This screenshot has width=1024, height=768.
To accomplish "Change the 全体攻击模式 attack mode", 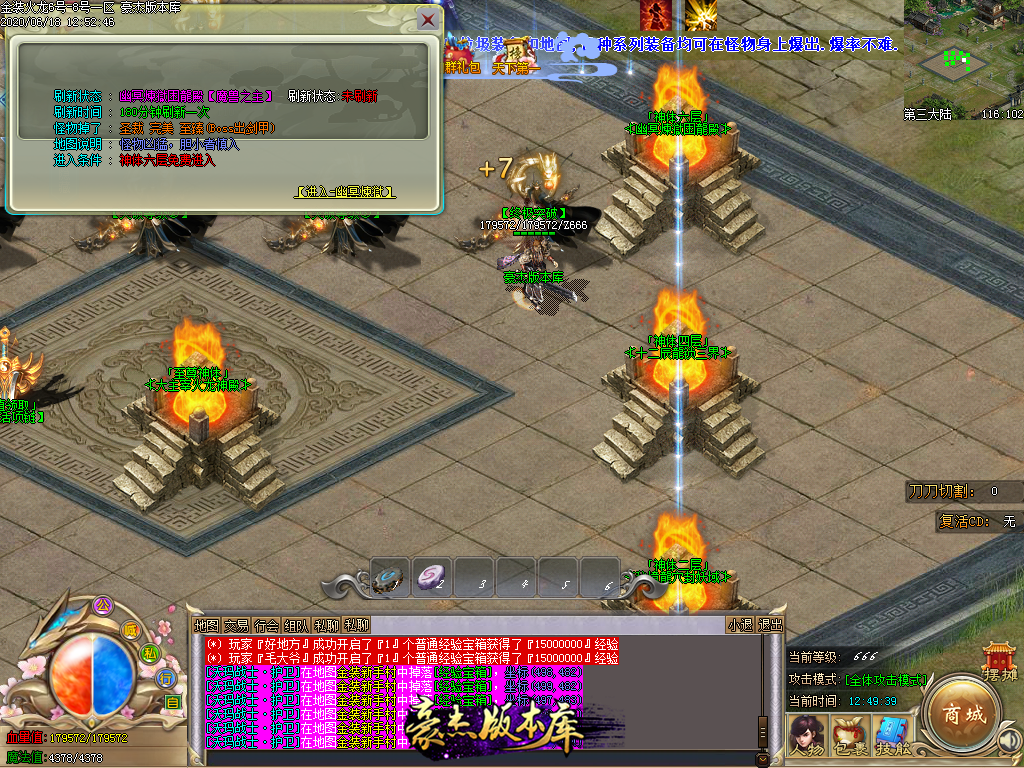I will click(x=886, y=680).
